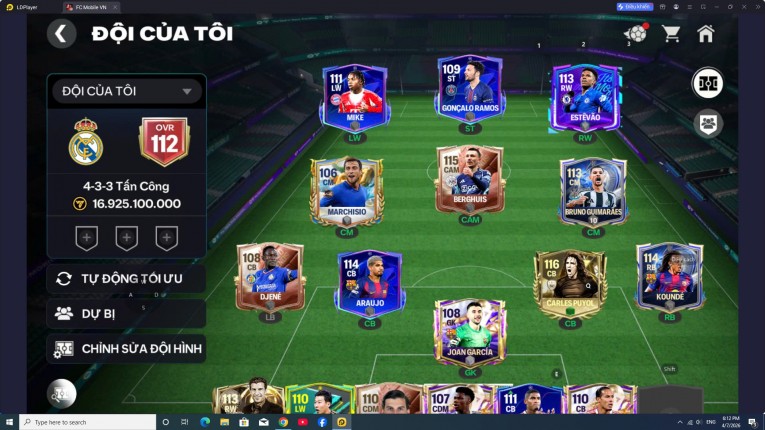
Task: Tap Tự Động Tối Ưu button
Action: pos(126,278)
